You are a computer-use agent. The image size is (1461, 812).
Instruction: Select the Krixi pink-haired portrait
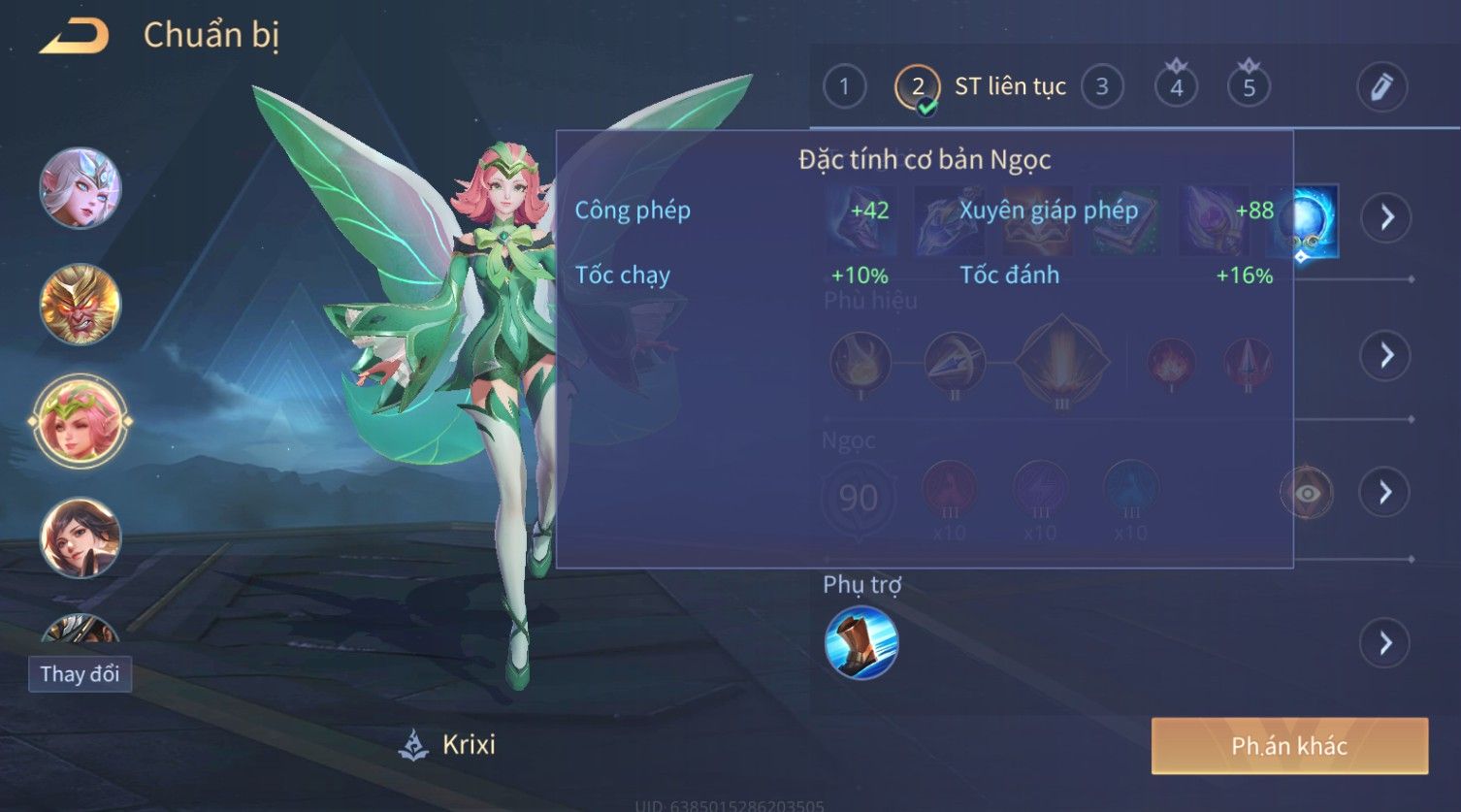click(x=80, y=421)
